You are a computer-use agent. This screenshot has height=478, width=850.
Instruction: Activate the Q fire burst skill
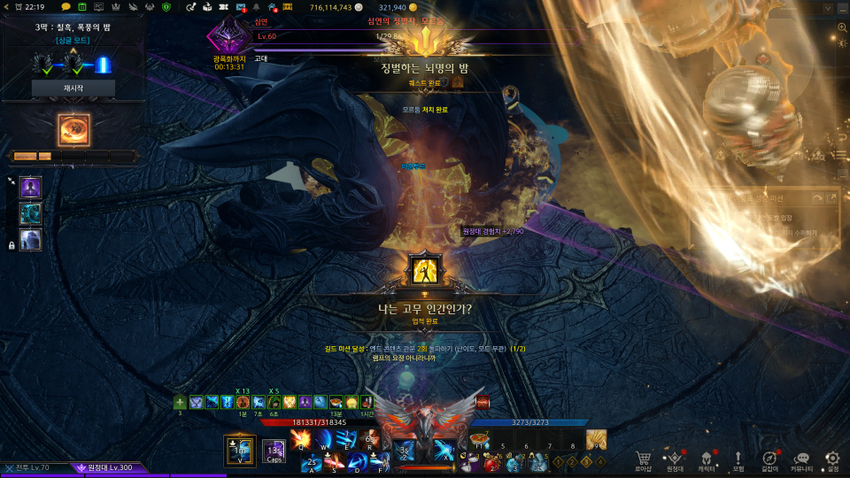(301, 440)
